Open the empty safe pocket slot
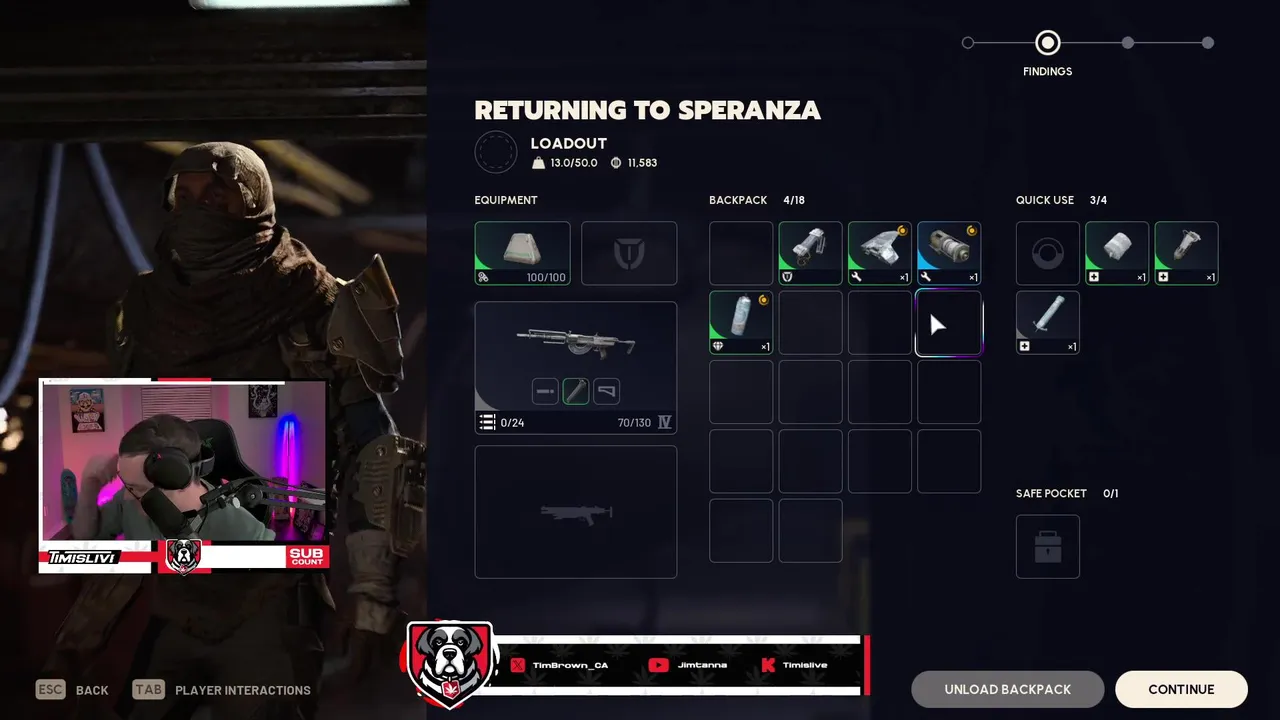This screenshot has height=720, width=1280. coord(1048,546)
